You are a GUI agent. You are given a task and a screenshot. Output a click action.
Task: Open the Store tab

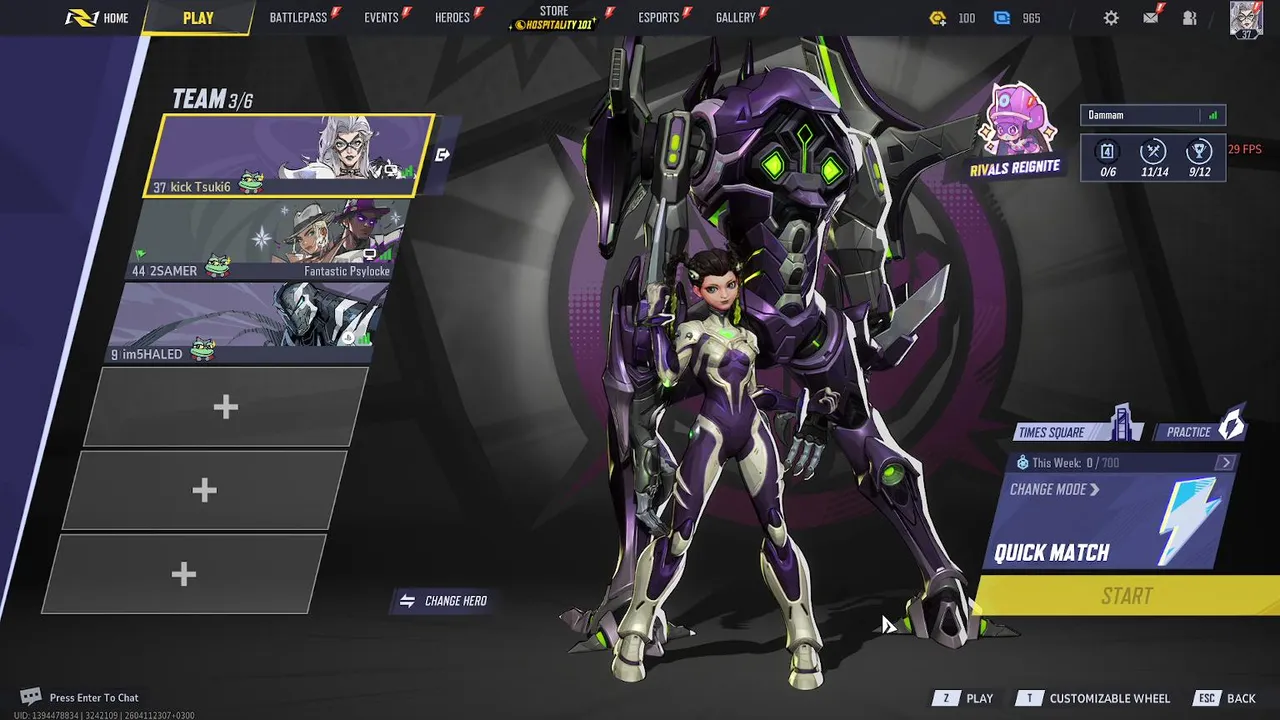click(554, 18)
